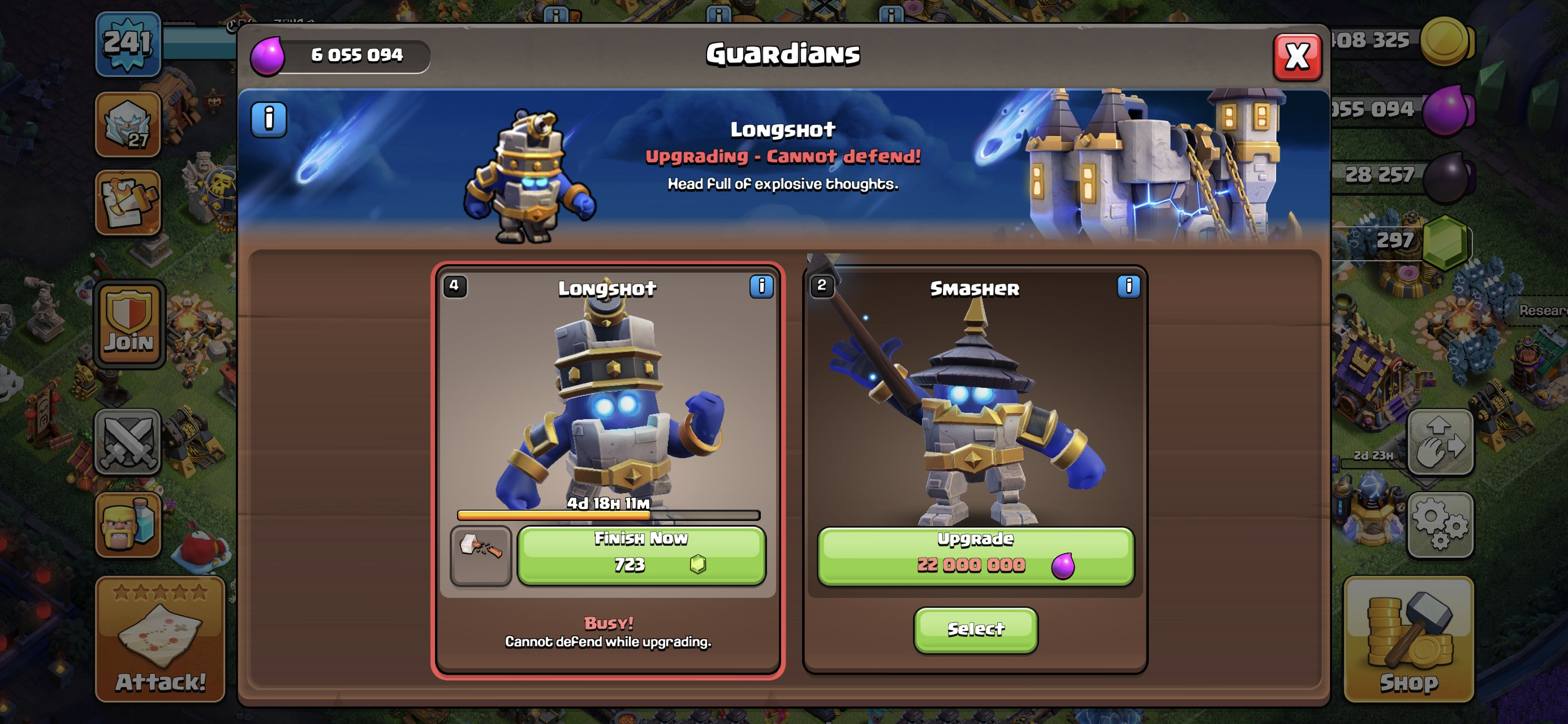Open the puzzle-piece events icon

pyautogui.click(x=128, y=202)
